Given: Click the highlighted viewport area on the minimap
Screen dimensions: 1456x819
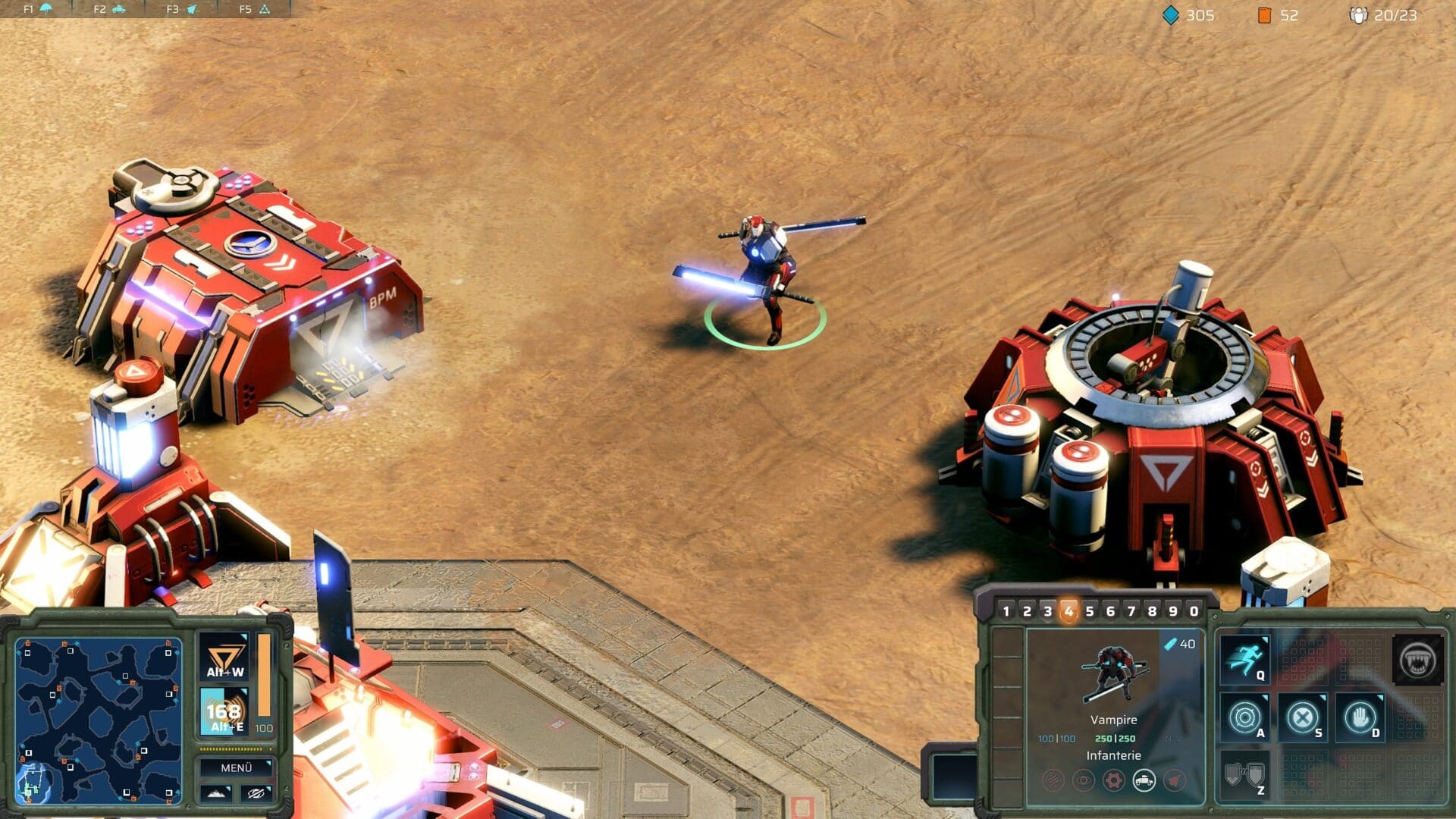Looking at the screenshot, I should [x=34, y=780].
